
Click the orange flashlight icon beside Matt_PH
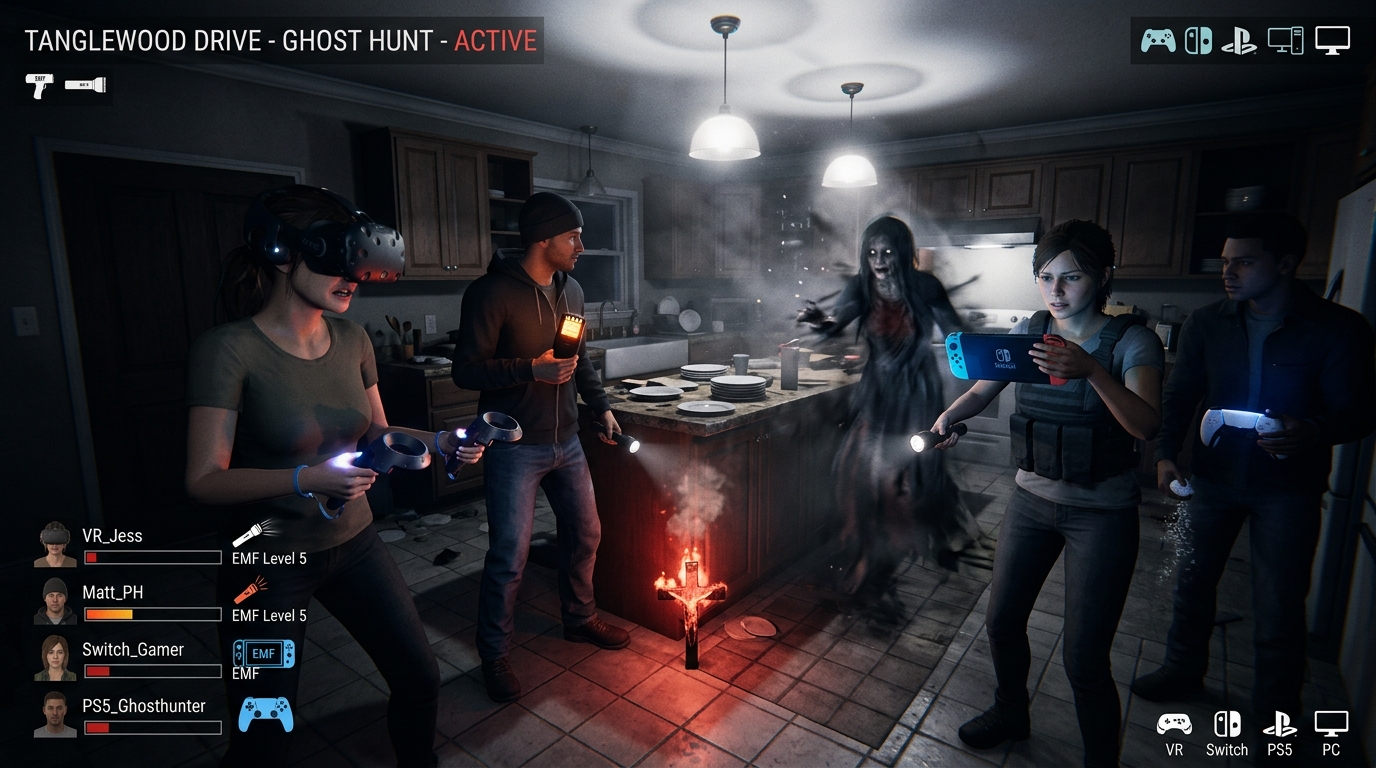point(251,591)
